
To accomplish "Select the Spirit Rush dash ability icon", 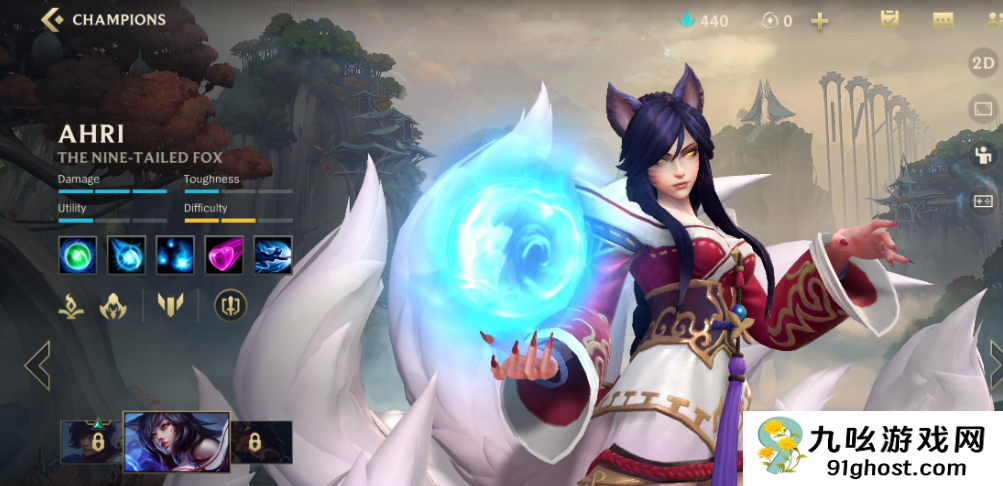I will coord(273,255).
